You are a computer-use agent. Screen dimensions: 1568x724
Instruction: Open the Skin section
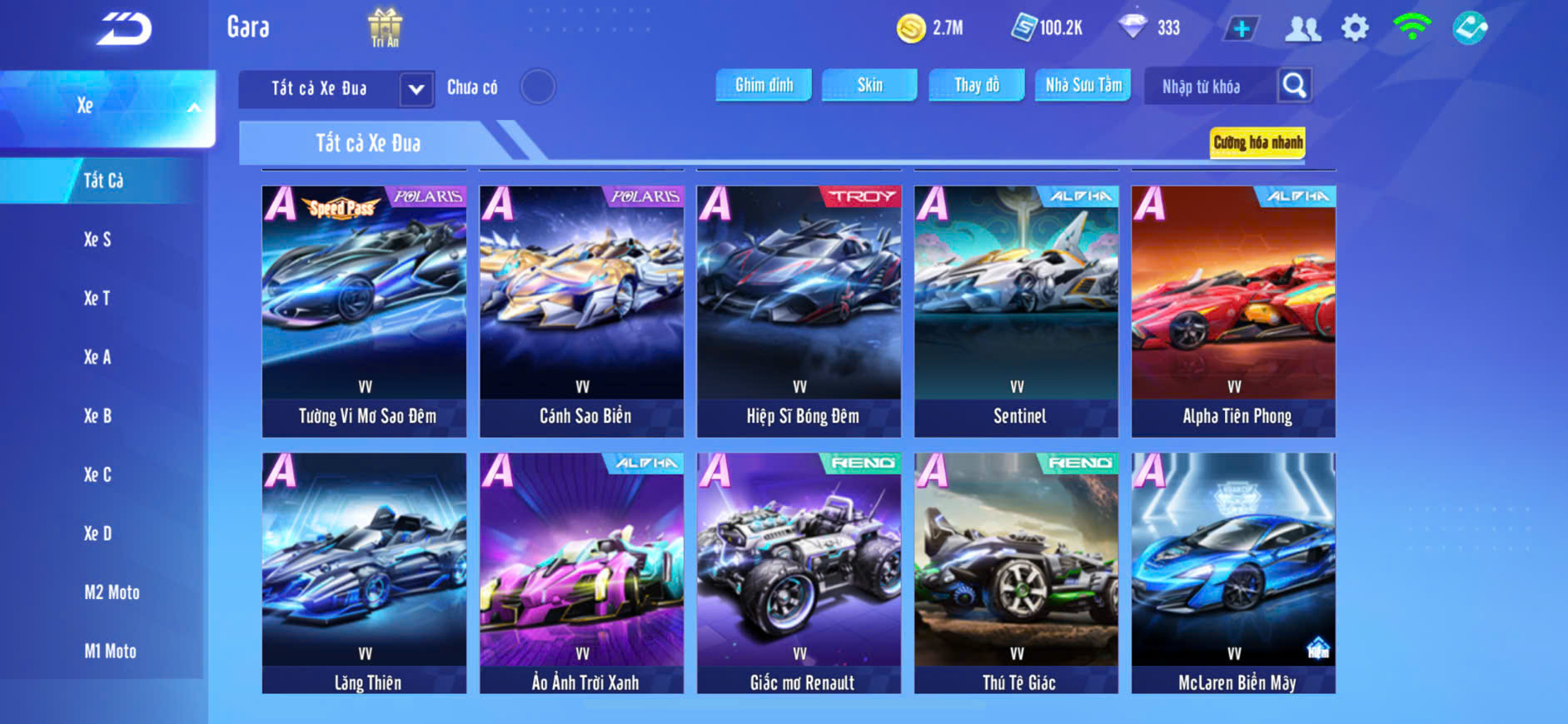pos(869,85)
